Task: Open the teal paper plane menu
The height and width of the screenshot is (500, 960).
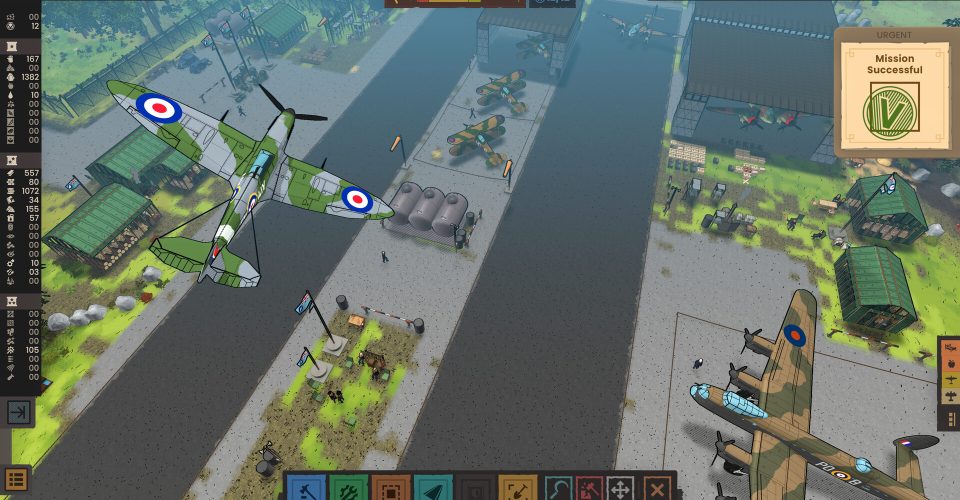Action: tap(432, 489)
